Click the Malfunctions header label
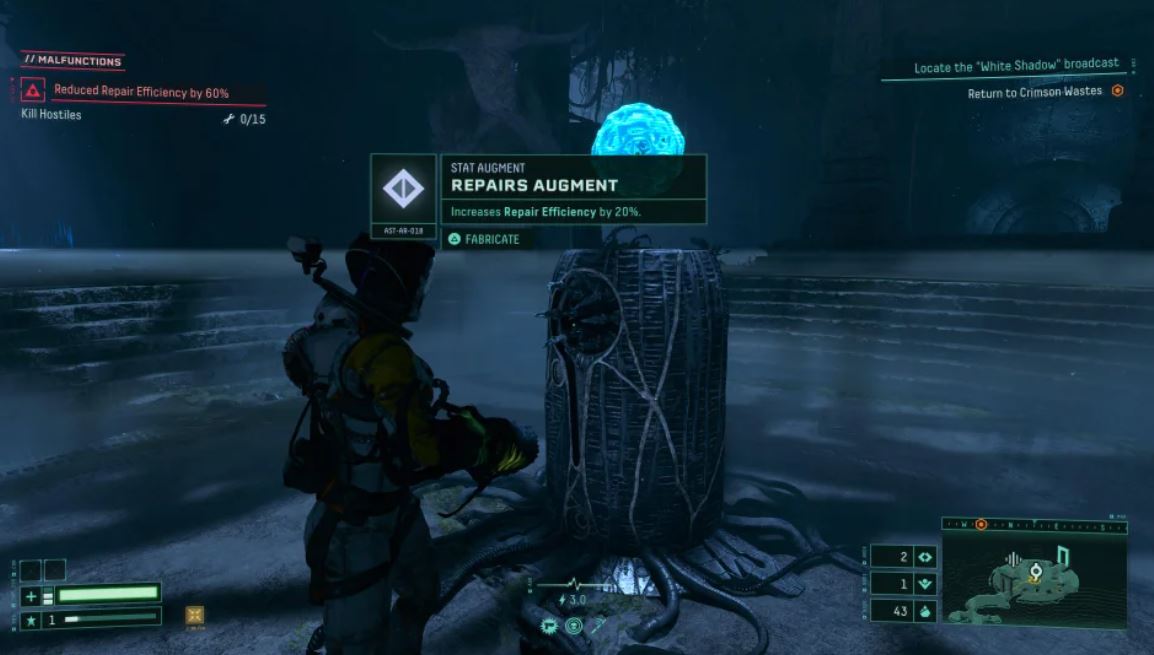 (72, 61)
